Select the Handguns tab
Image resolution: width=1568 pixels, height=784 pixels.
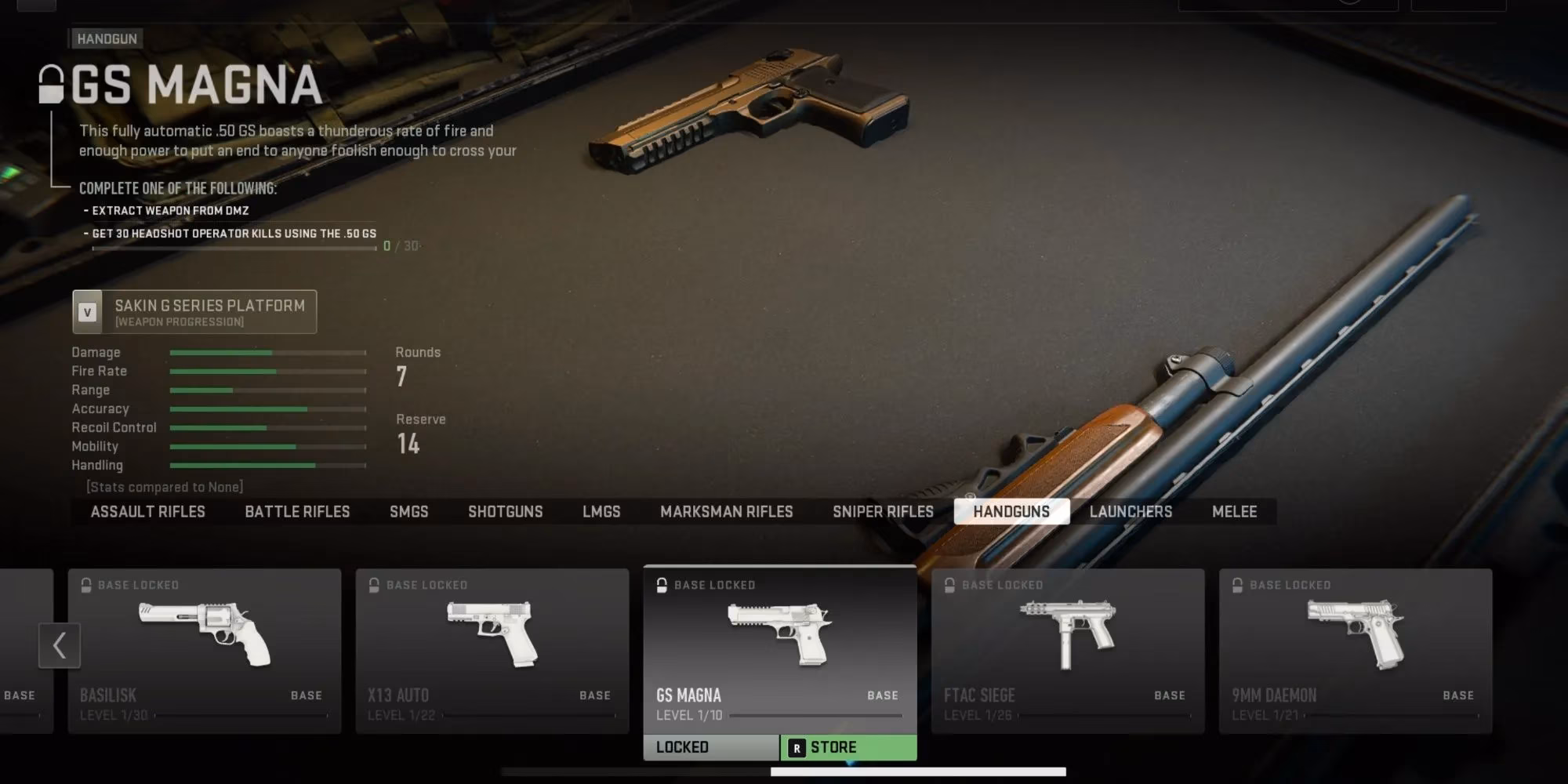[x=1011, y=512]
